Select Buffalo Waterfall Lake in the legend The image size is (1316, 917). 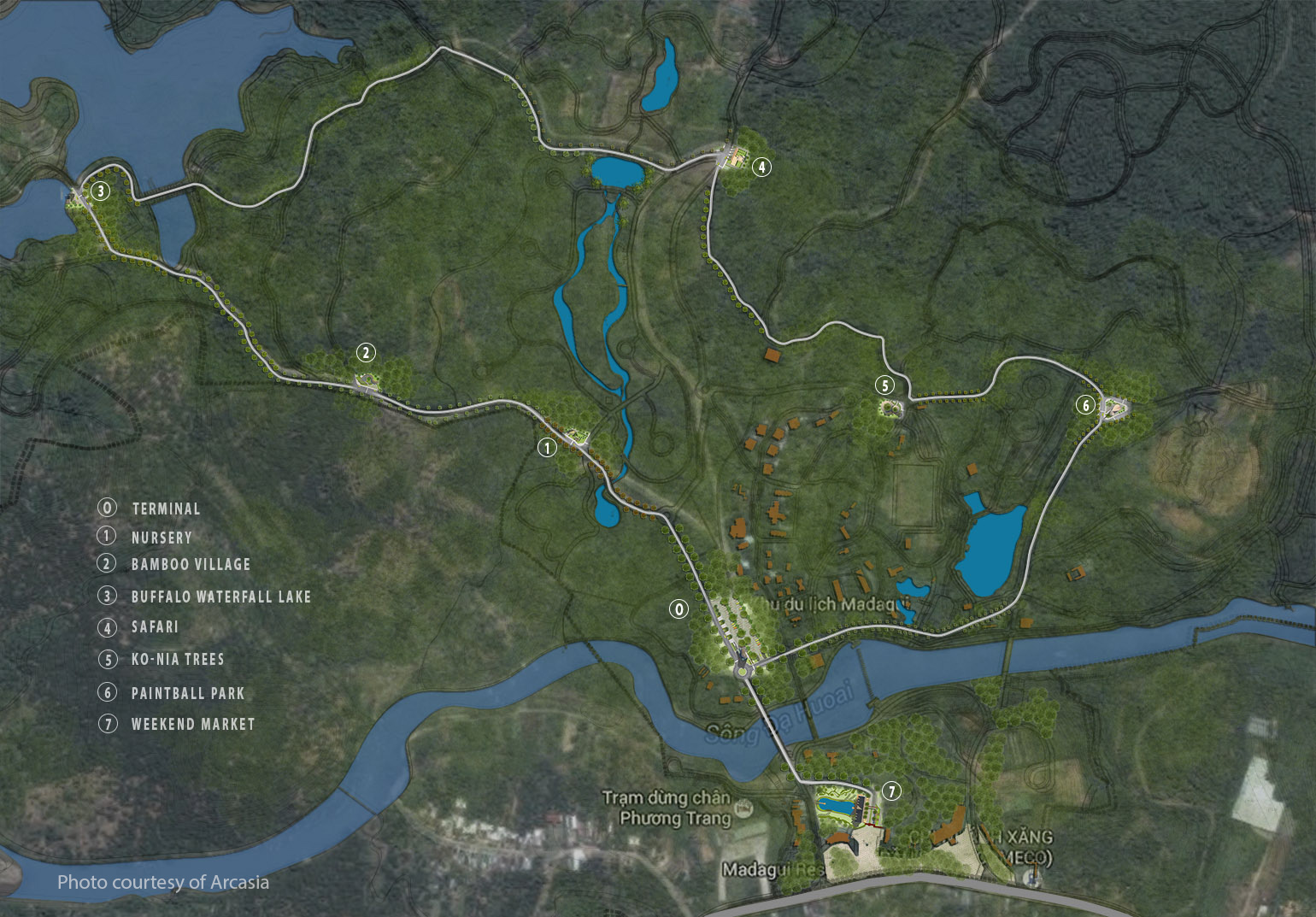coord(220,597)
